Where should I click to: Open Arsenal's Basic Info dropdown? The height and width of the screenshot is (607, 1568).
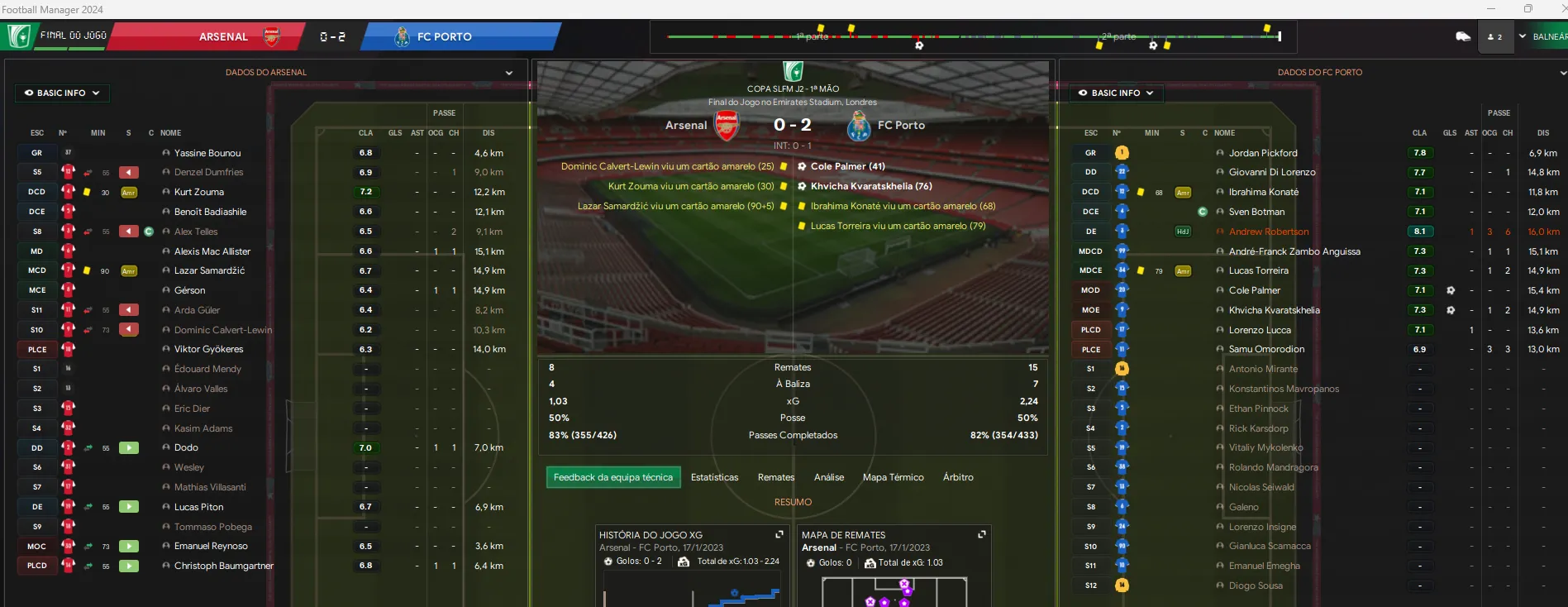click(62, 93)
